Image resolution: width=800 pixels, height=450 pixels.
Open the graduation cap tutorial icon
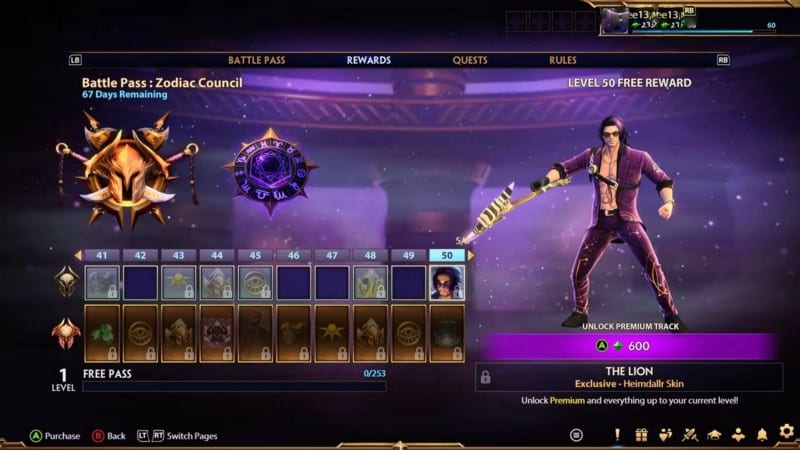coord(714,434)
